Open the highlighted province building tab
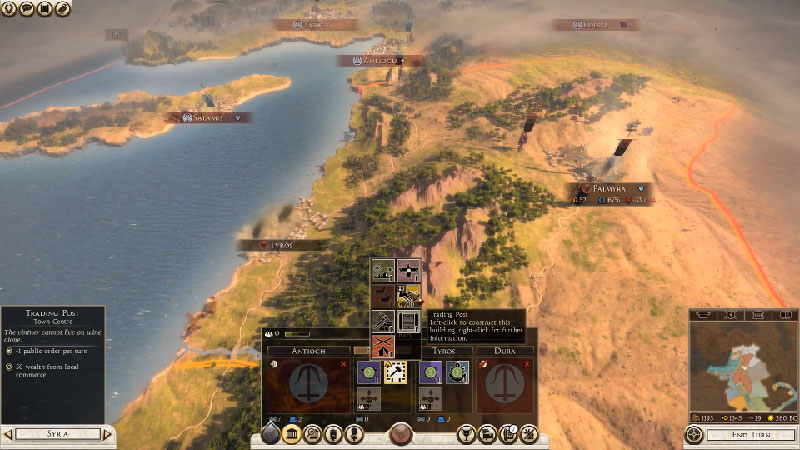Viewport: 800px width, 450px height. pyautogui.click(x=293, y=435)
